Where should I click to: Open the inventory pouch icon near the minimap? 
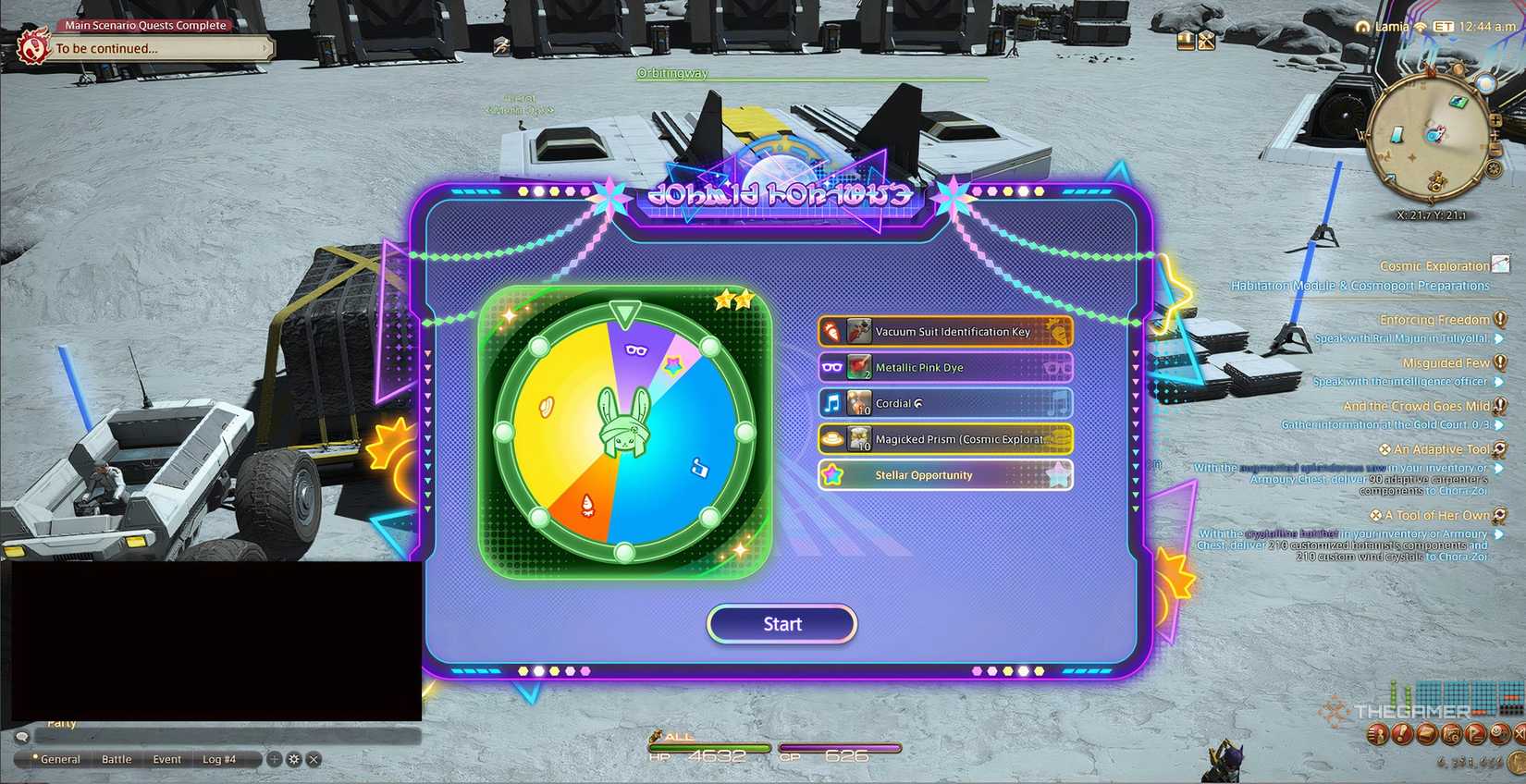click(1185, 40)
